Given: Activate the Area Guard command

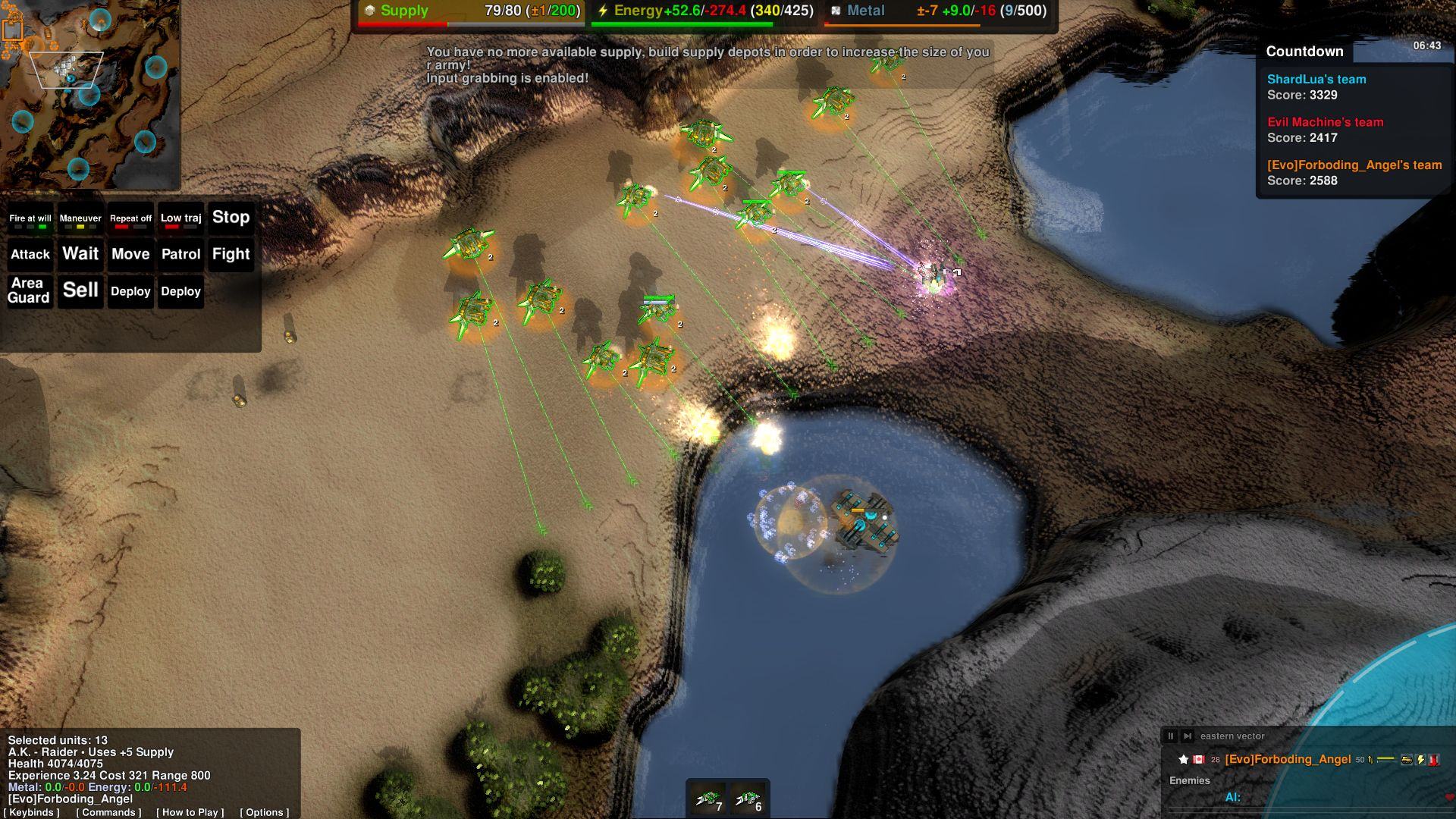Looking at the screenshot, I should [x=29, y=290].
